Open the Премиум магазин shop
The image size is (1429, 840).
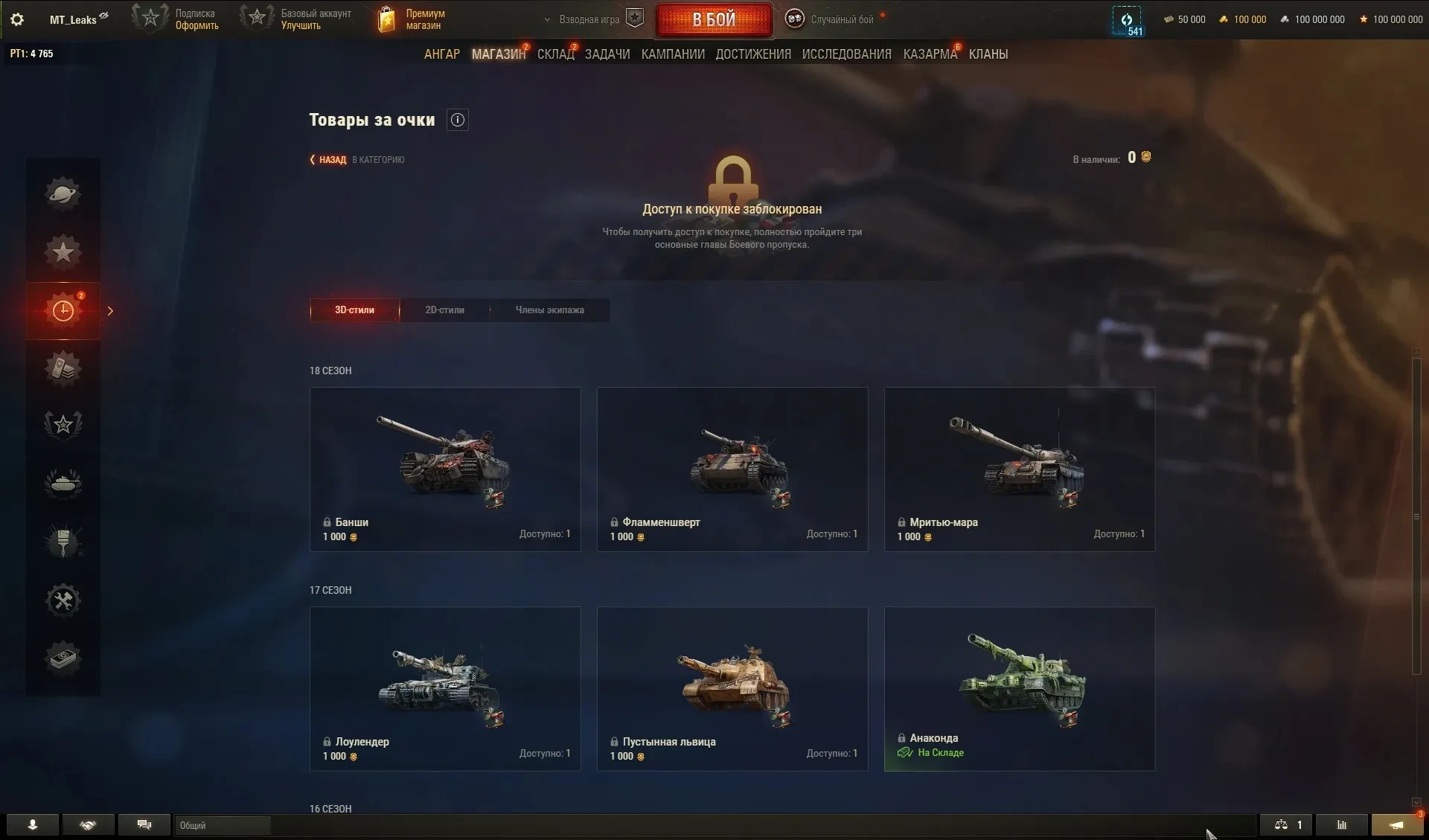point(412,19)
